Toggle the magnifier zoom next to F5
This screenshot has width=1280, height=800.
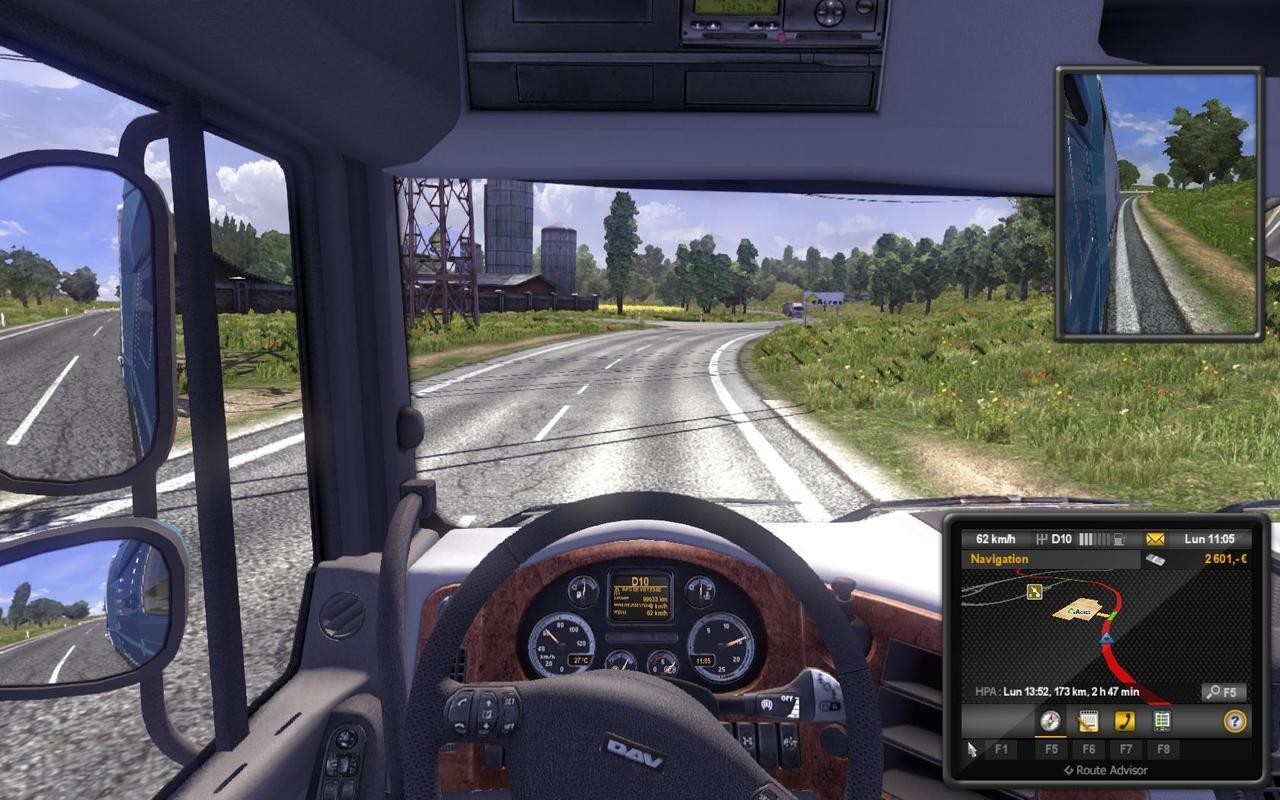coord(1213,693)
